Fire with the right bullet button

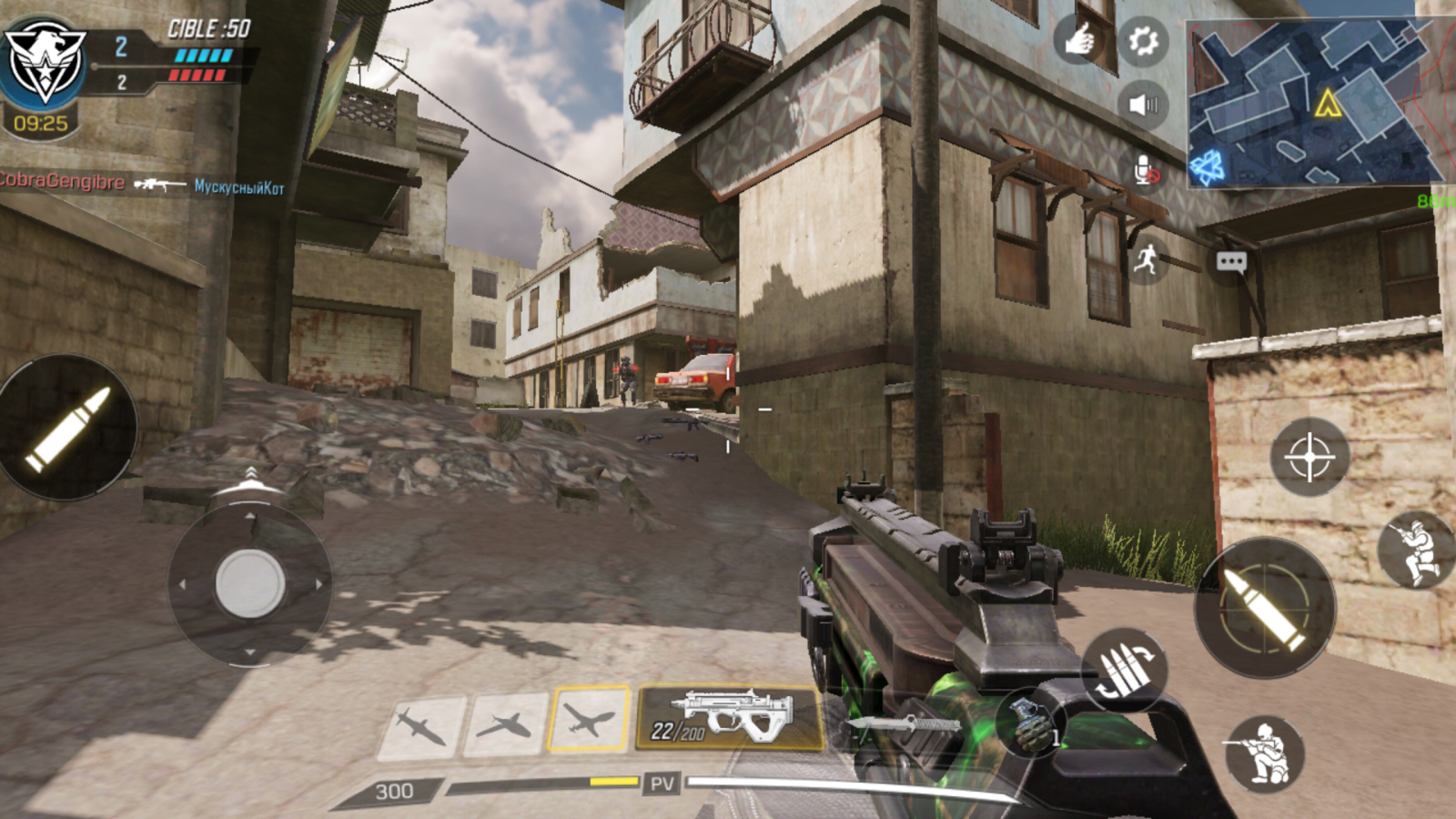[x=1264, y=607]
